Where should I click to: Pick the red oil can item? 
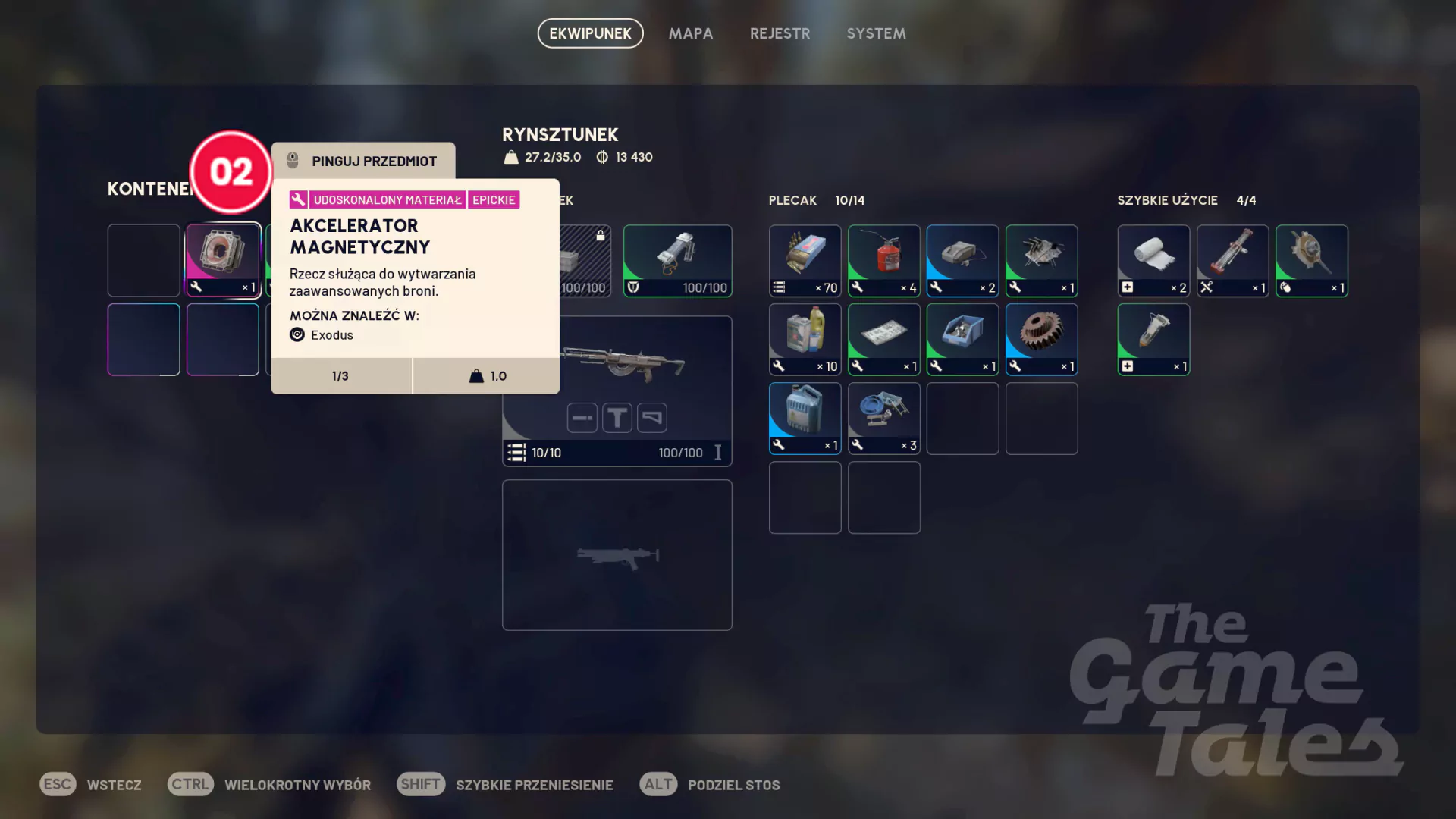pyautogui.click(x=883, y=260)
